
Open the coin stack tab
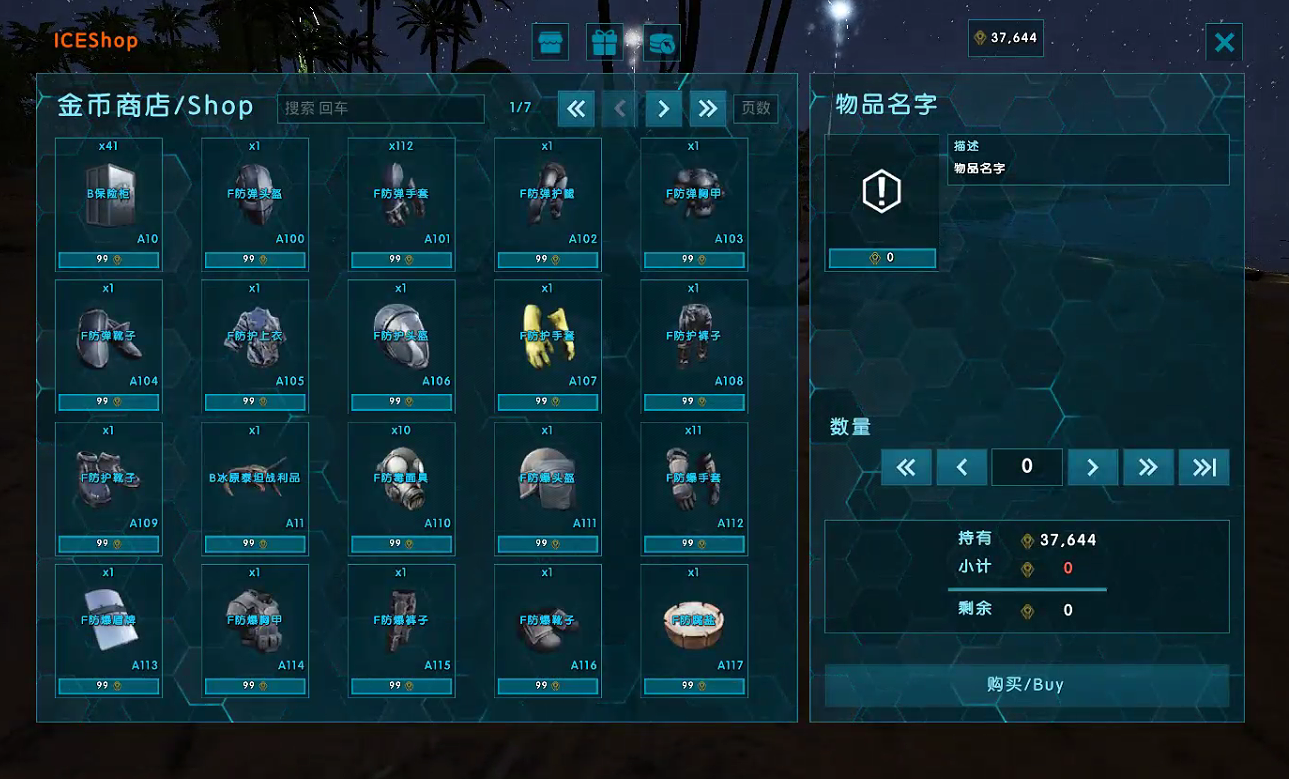[x=661, y=43]
